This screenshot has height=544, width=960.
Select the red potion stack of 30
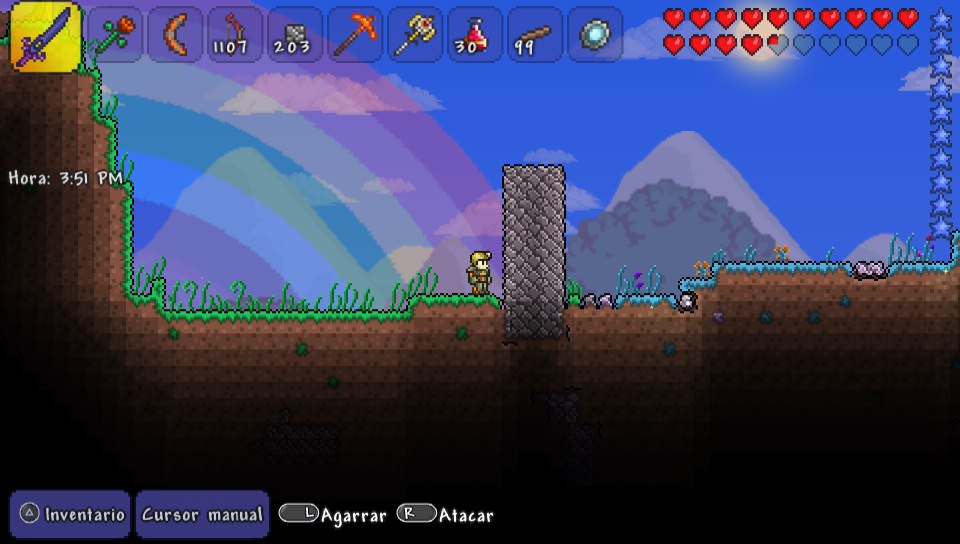pyautogui.click(x=475, y=35)
